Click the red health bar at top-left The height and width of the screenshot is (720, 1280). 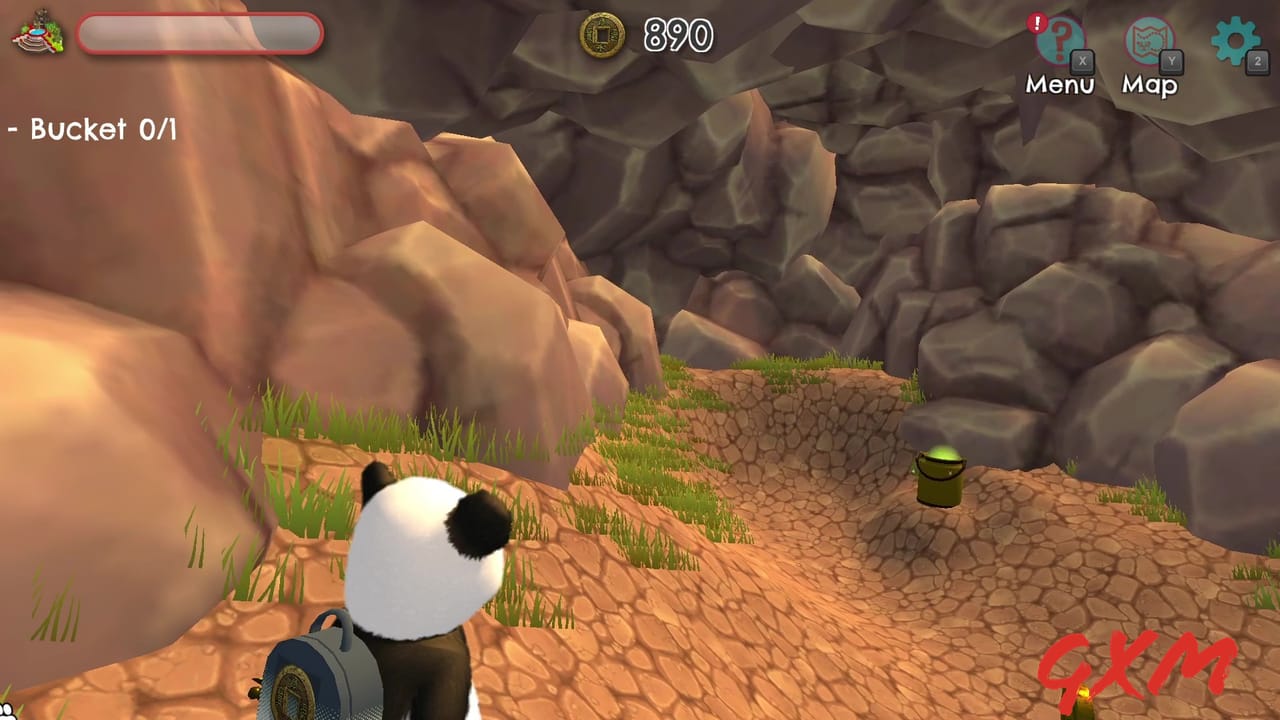[200, 33]
